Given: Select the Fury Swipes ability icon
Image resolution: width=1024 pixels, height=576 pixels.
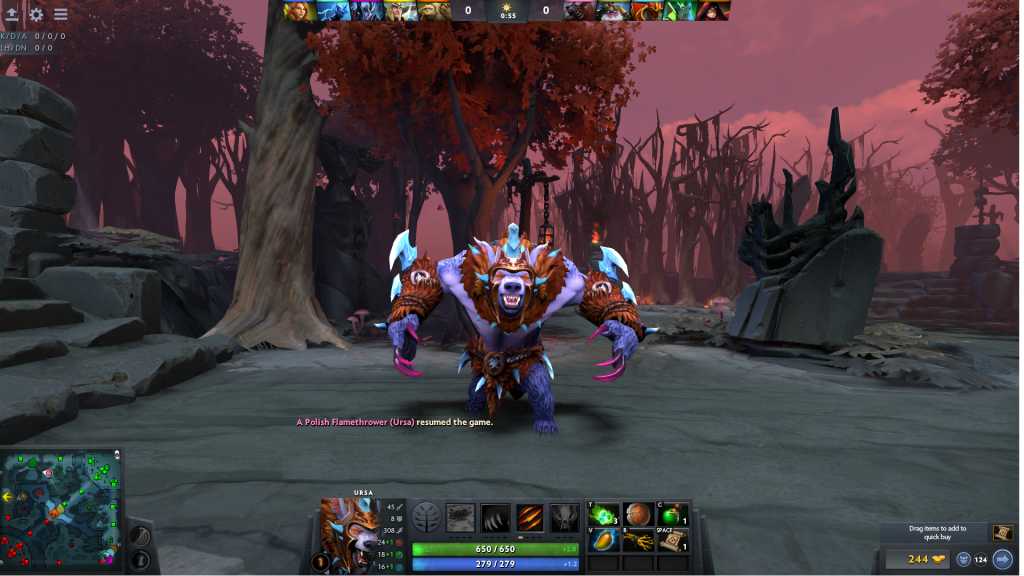Looking at the screenshot, I should click(530, 517).
